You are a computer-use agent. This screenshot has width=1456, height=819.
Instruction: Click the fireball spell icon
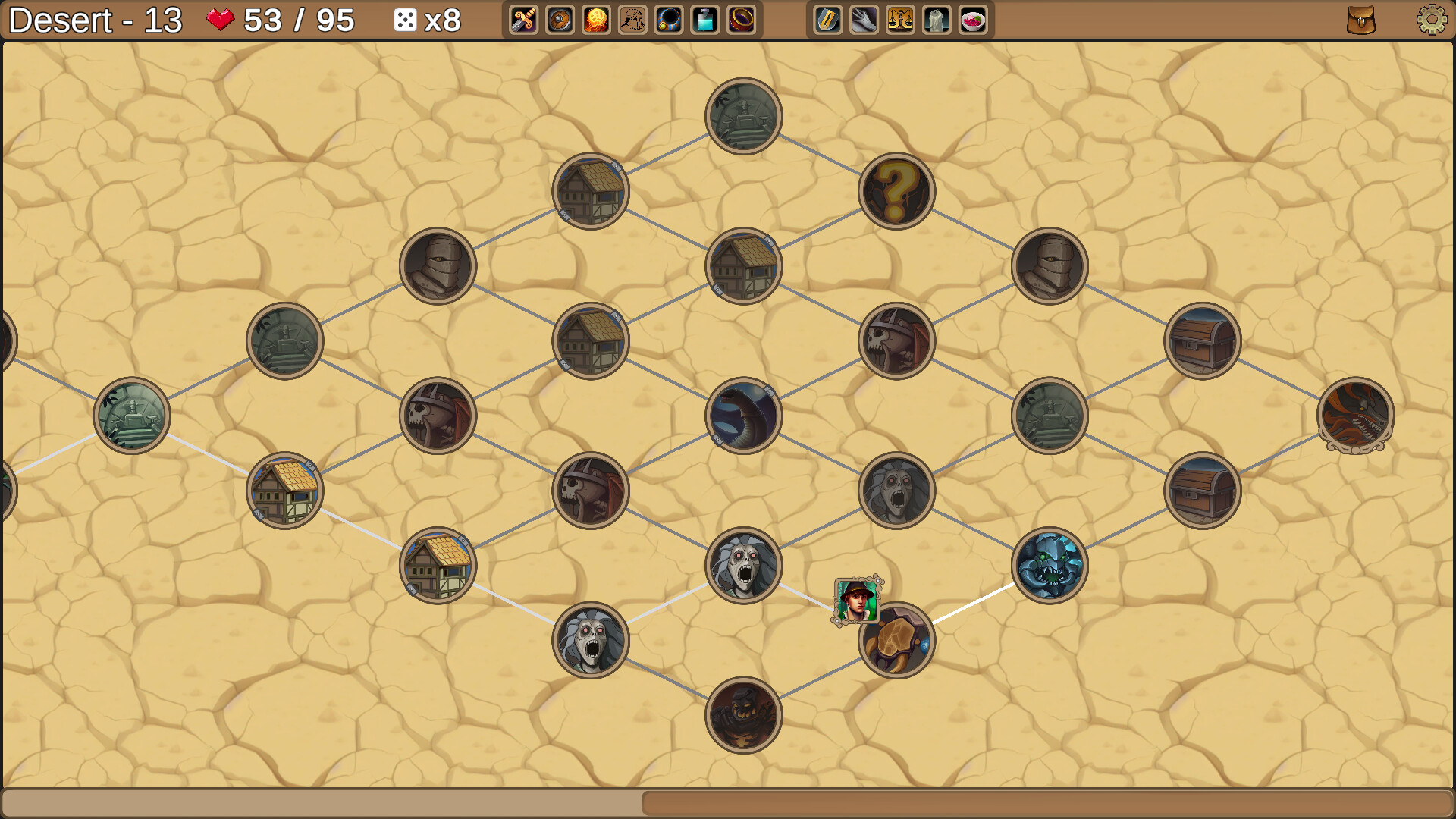coord(595,20)
